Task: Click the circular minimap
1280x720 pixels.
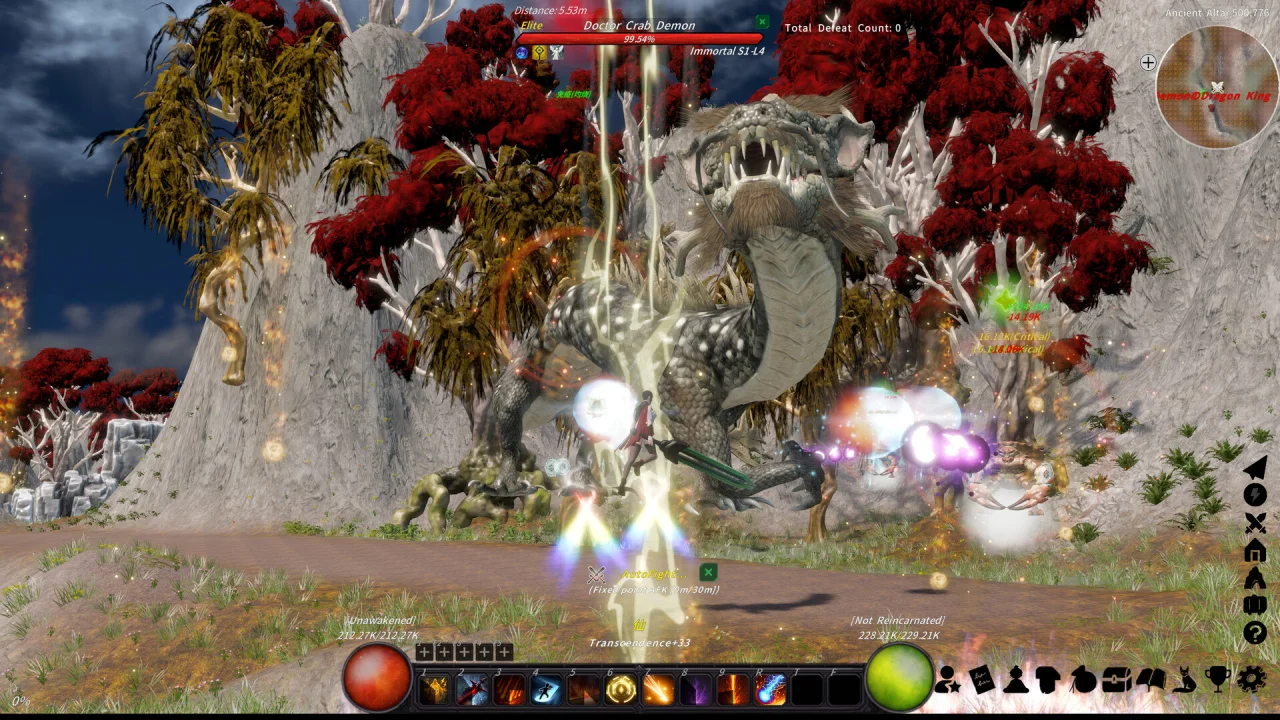Action: [x=1217, y=88]
